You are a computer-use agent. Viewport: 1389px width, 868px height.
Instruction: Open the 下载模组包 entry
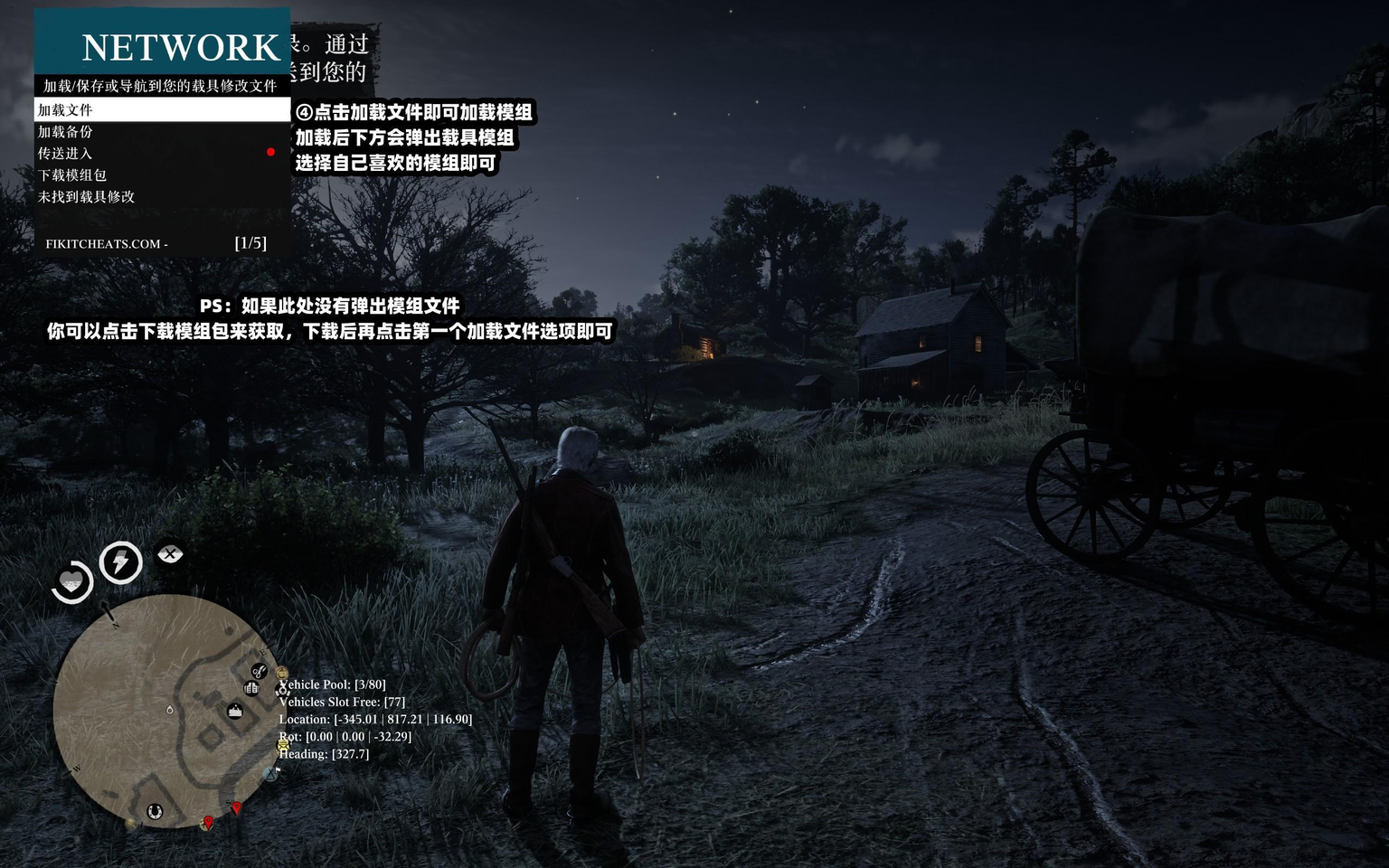[x=161, y=175]
